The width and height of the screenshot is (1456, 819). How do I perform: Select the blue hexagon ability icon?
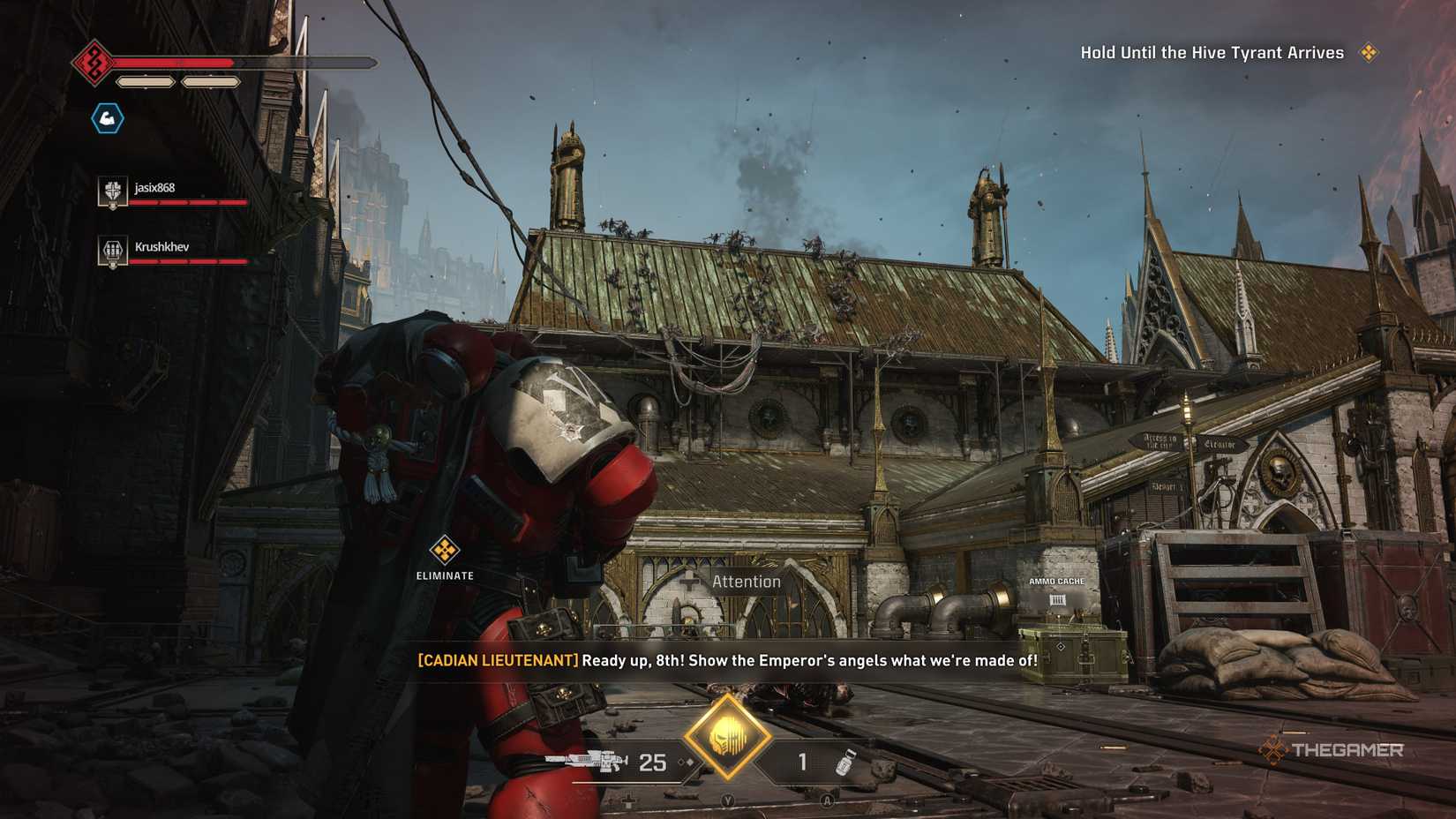(x=108, y=118)
